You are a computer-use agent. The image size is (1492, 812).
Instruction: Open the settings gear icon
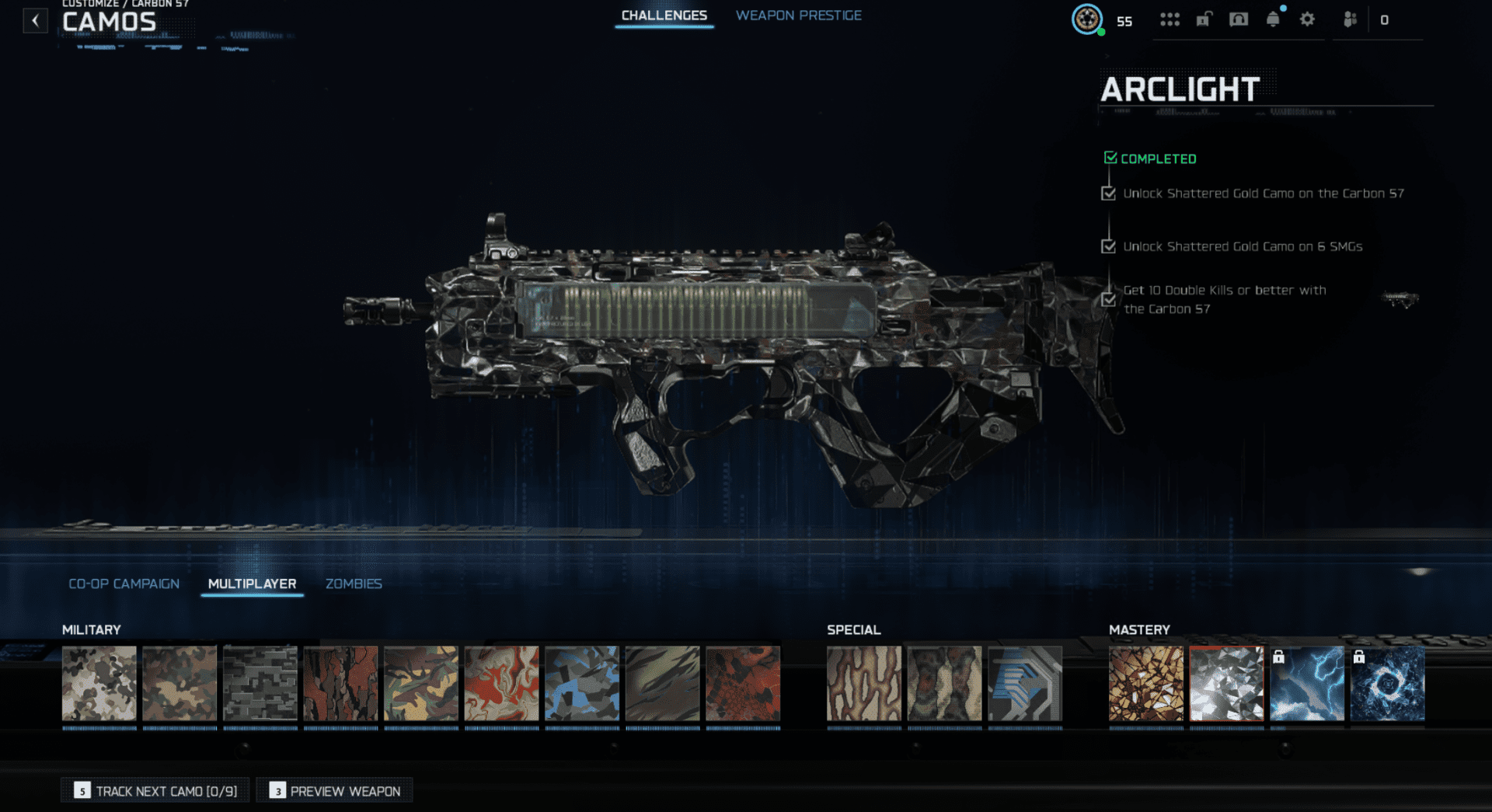1306,19
